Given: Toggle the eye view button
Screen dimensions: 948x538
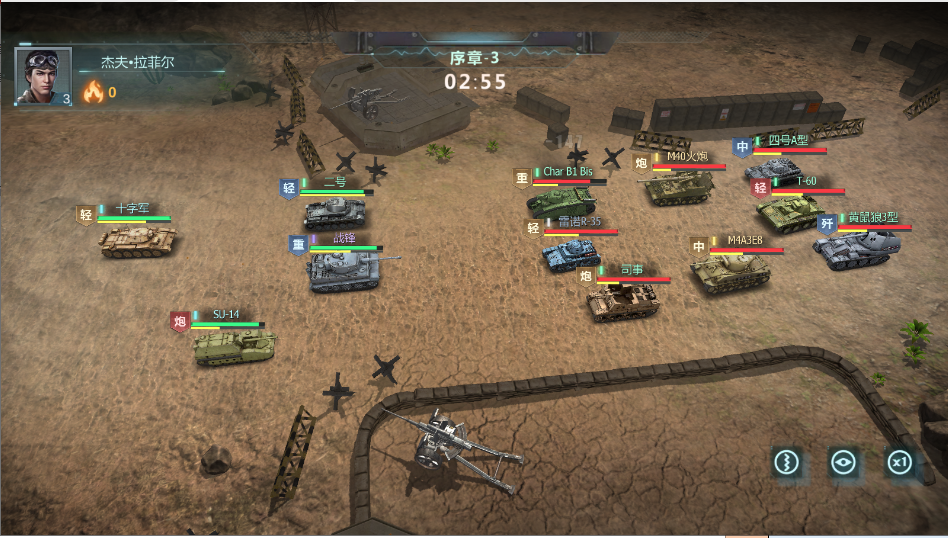Looking at the screenshot, I should 844,462.
